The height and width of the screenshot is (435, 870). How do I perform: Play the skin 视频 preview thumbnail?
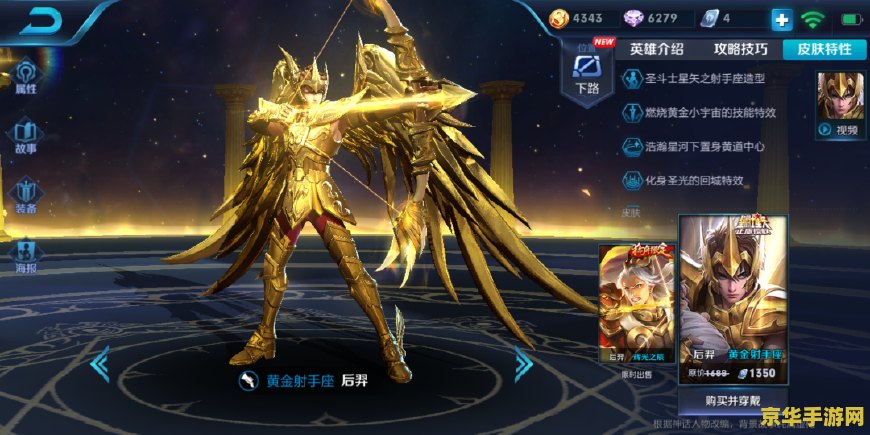tap(838, 104)
